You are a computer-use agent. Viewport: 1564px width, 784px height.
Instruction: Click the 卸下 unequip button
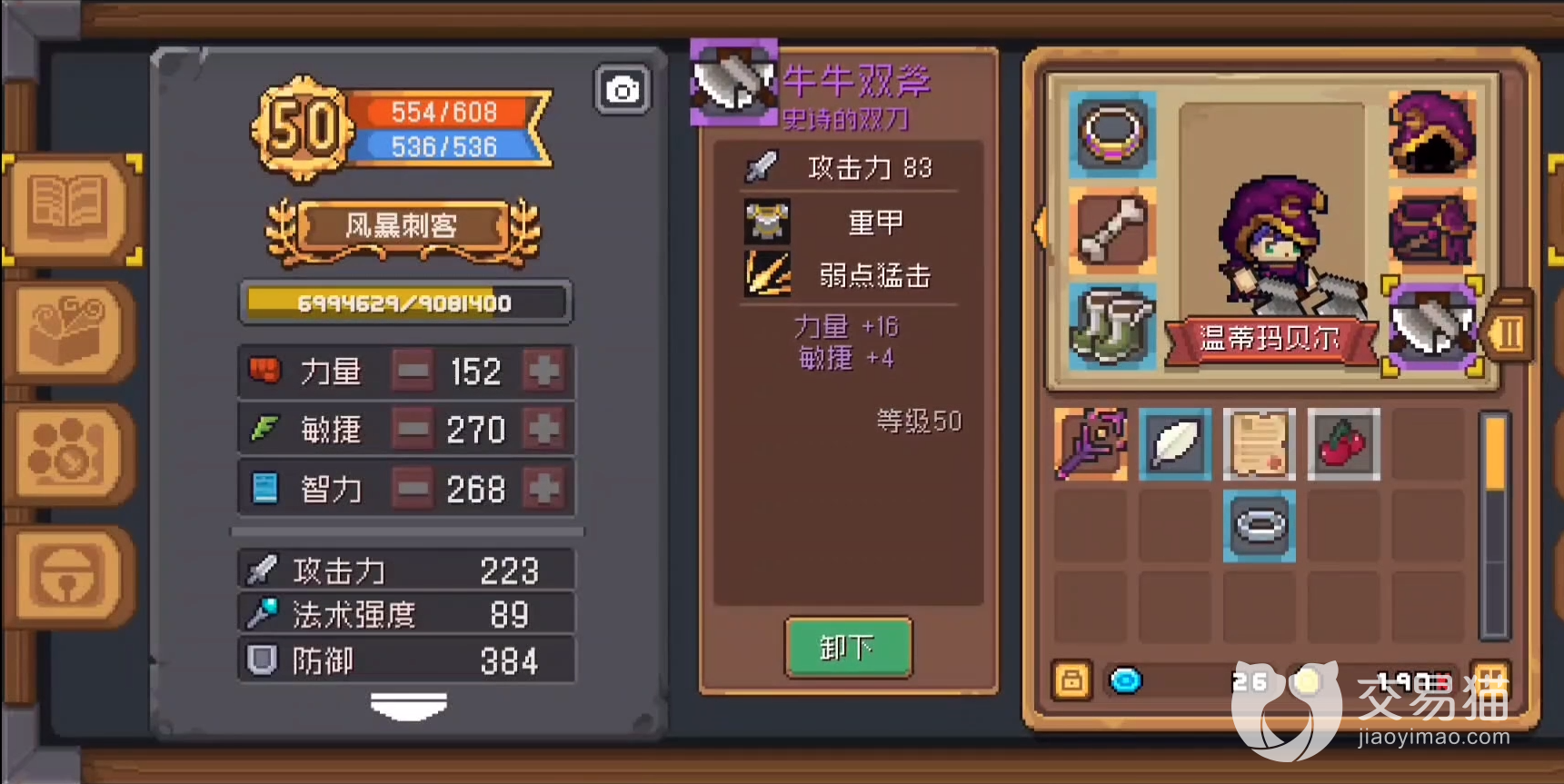tap(848, 649)
